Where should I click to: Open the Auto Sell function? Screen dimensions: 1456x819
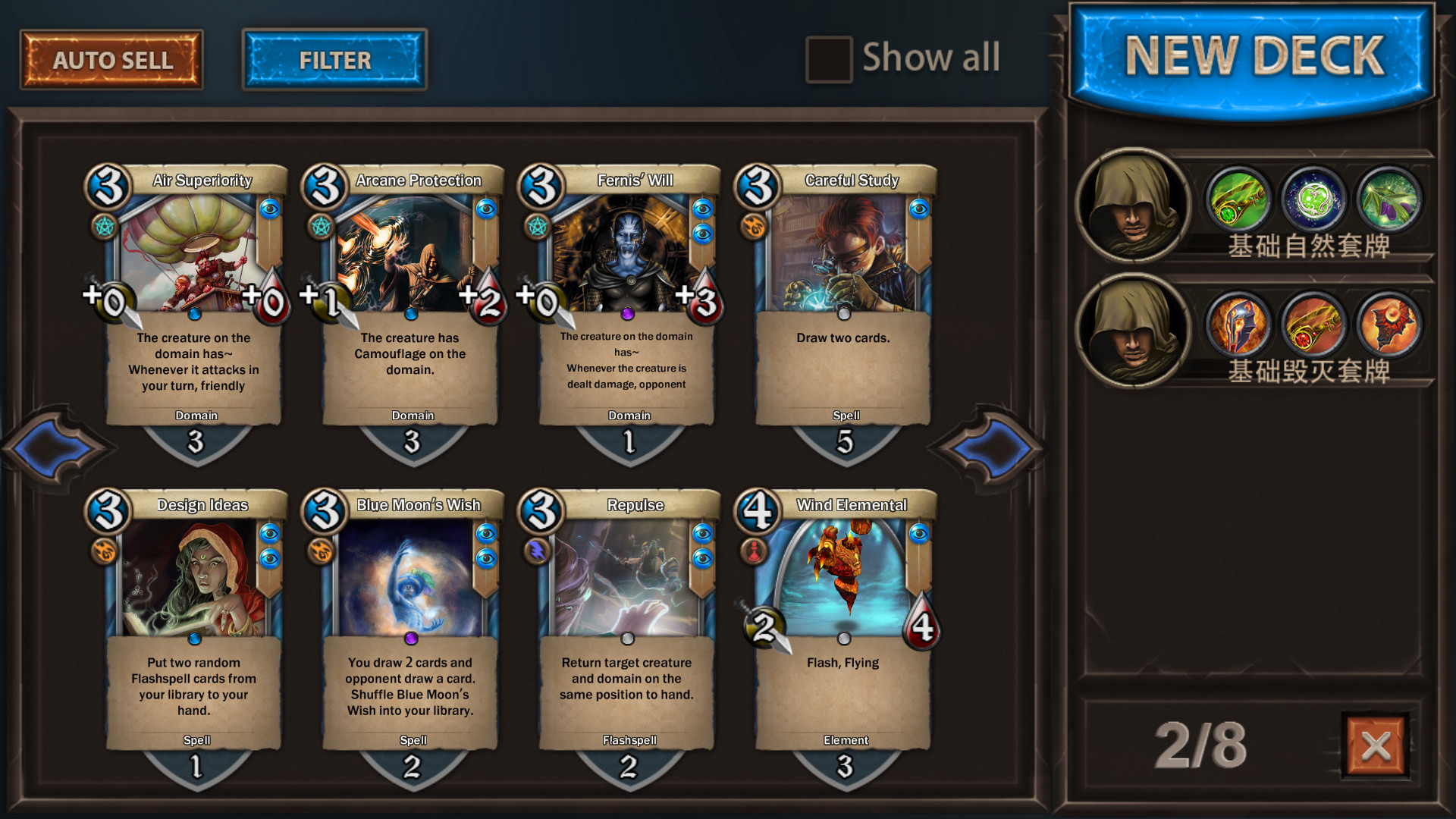click(x=111, y=60)
